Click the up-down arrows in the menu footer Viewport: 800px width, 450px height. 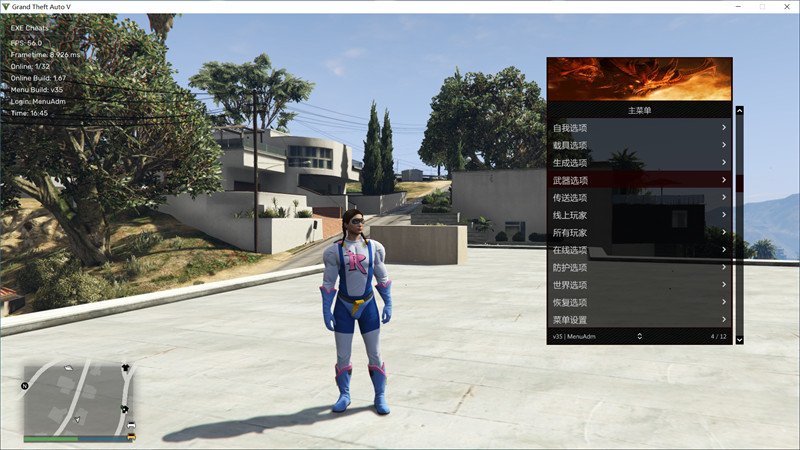tap(639, 337)
